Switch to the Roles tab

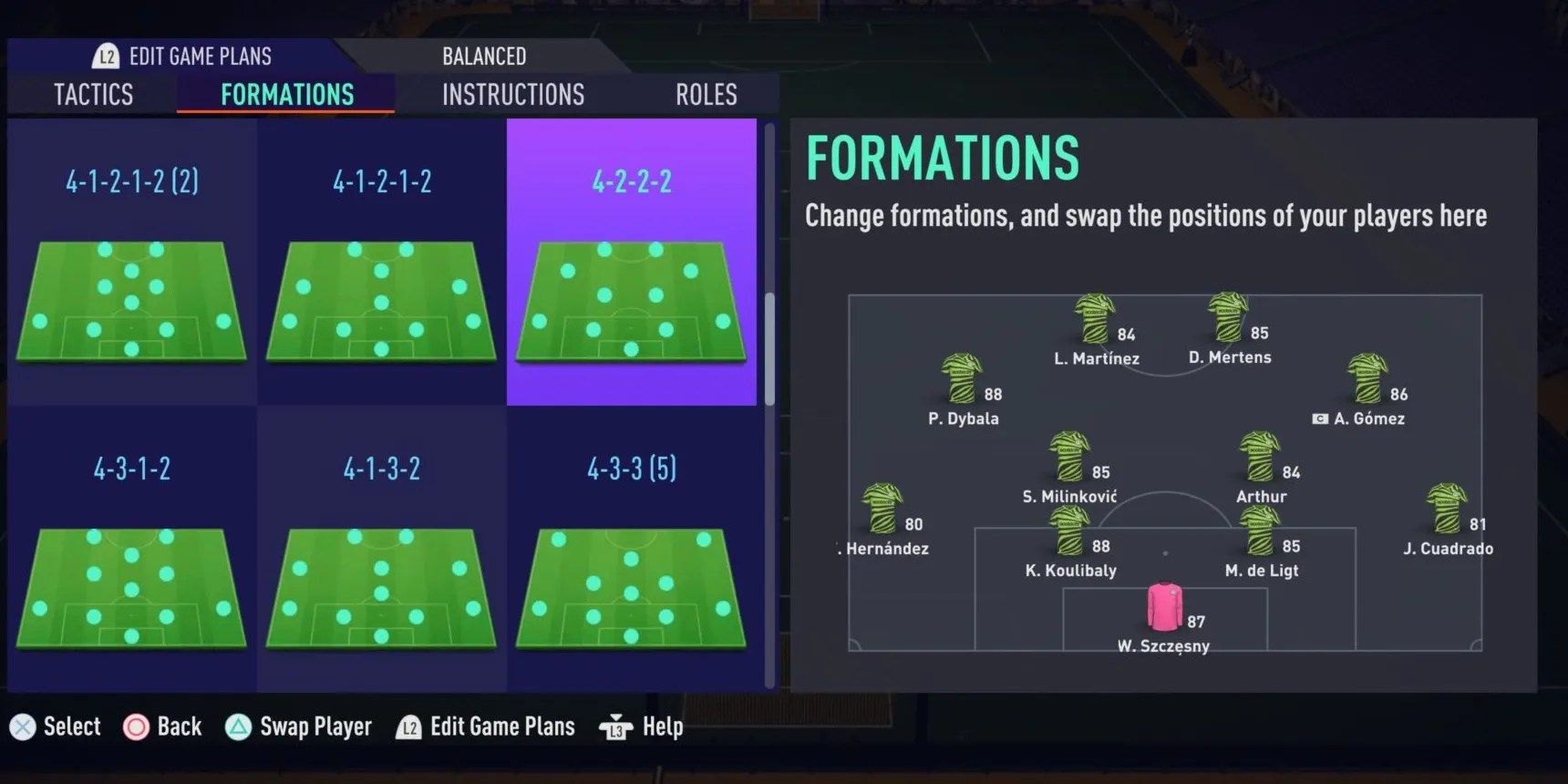coord(706,94)
